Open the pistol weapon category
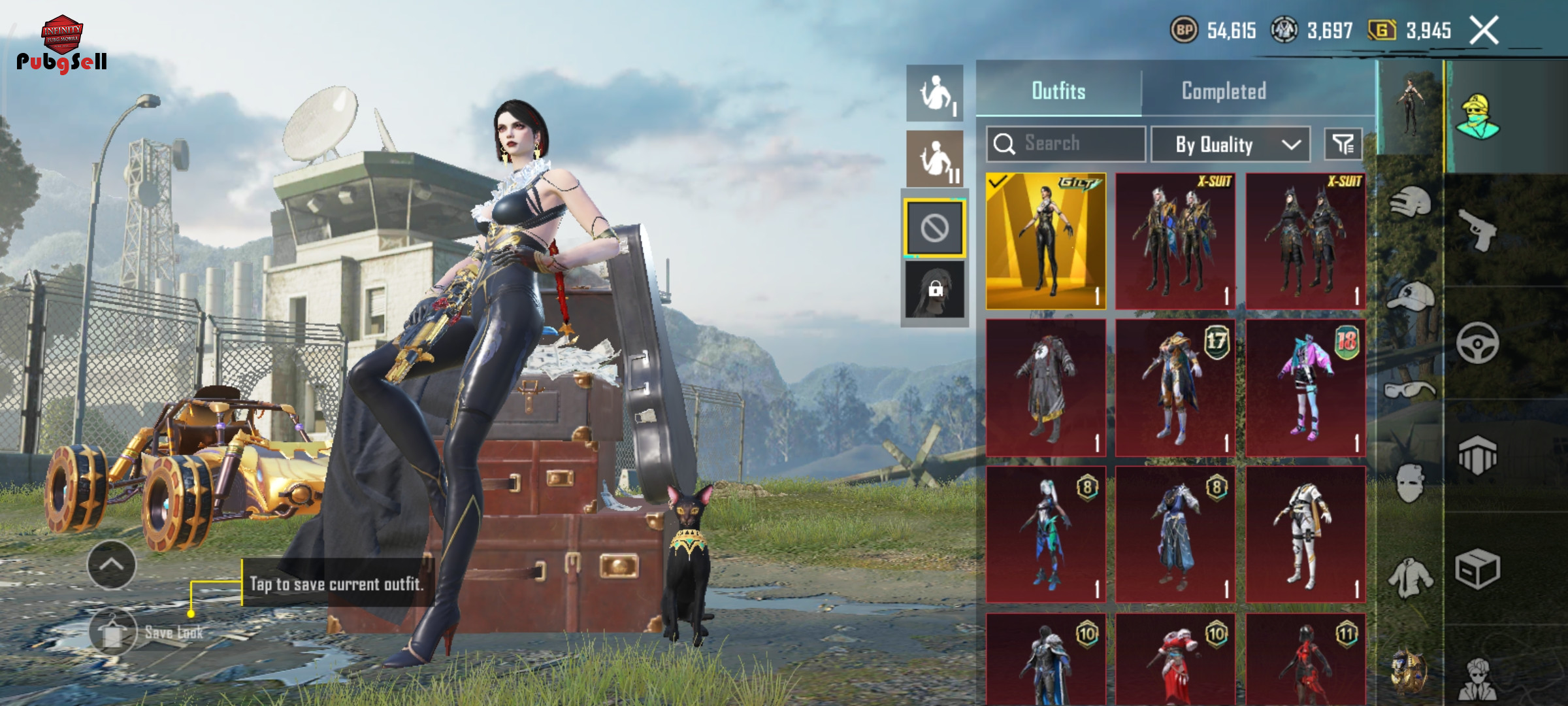 tap(1478, 229)
